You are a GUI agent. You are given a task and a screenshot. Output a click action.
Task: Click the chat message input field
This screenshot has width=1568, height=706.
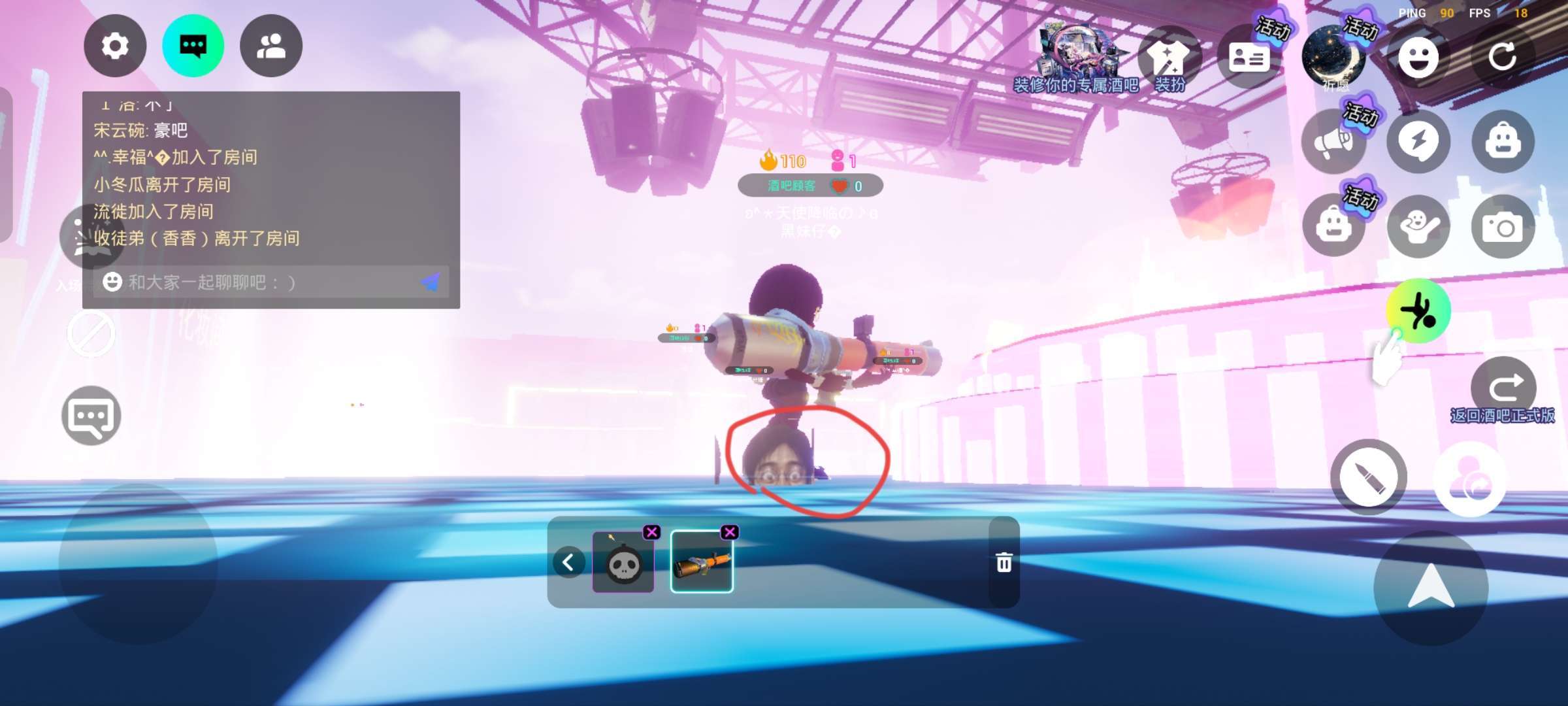[261, 282]
